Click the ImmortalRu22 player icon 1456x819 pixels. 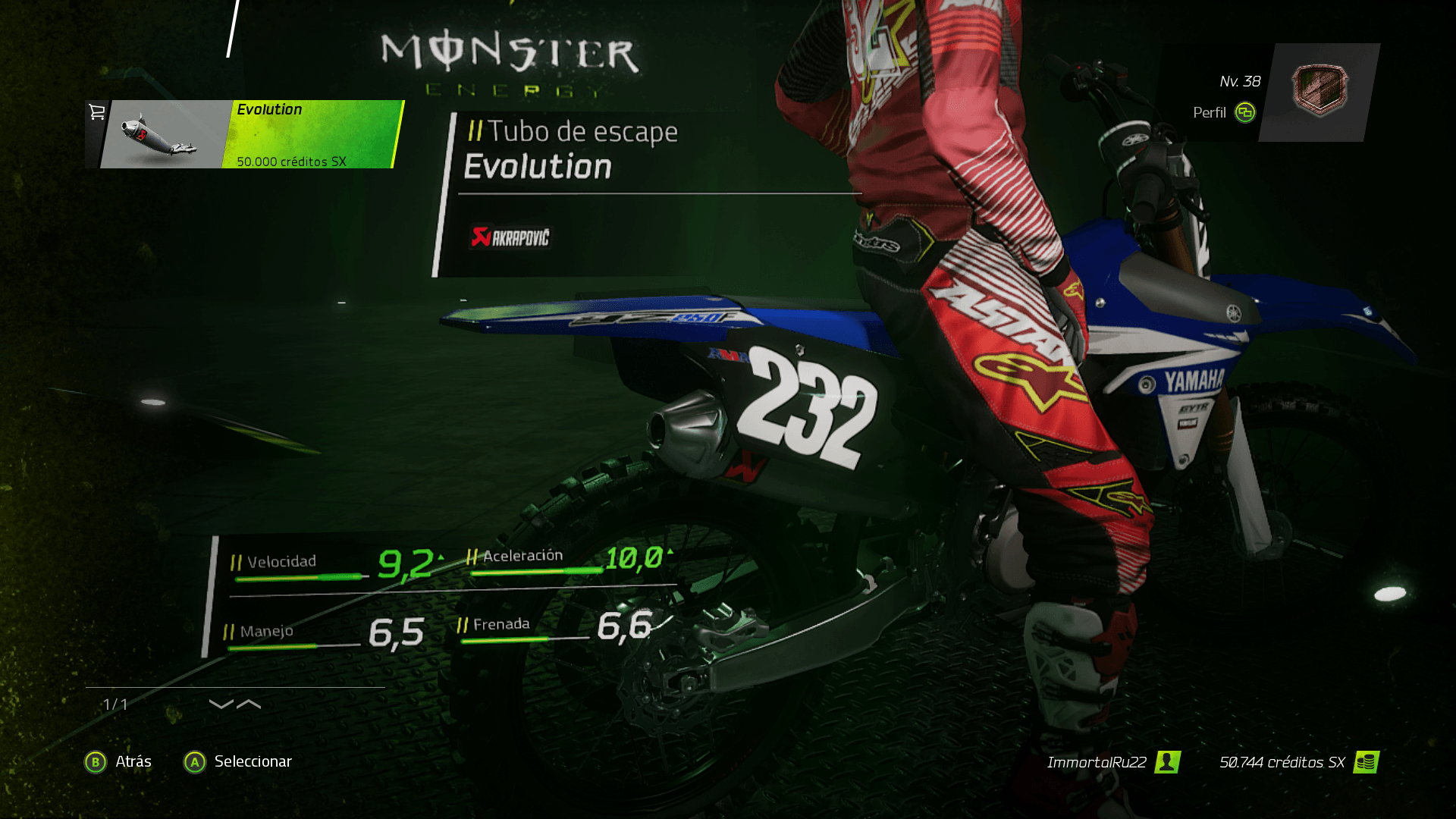click(x=1167, y=762)
